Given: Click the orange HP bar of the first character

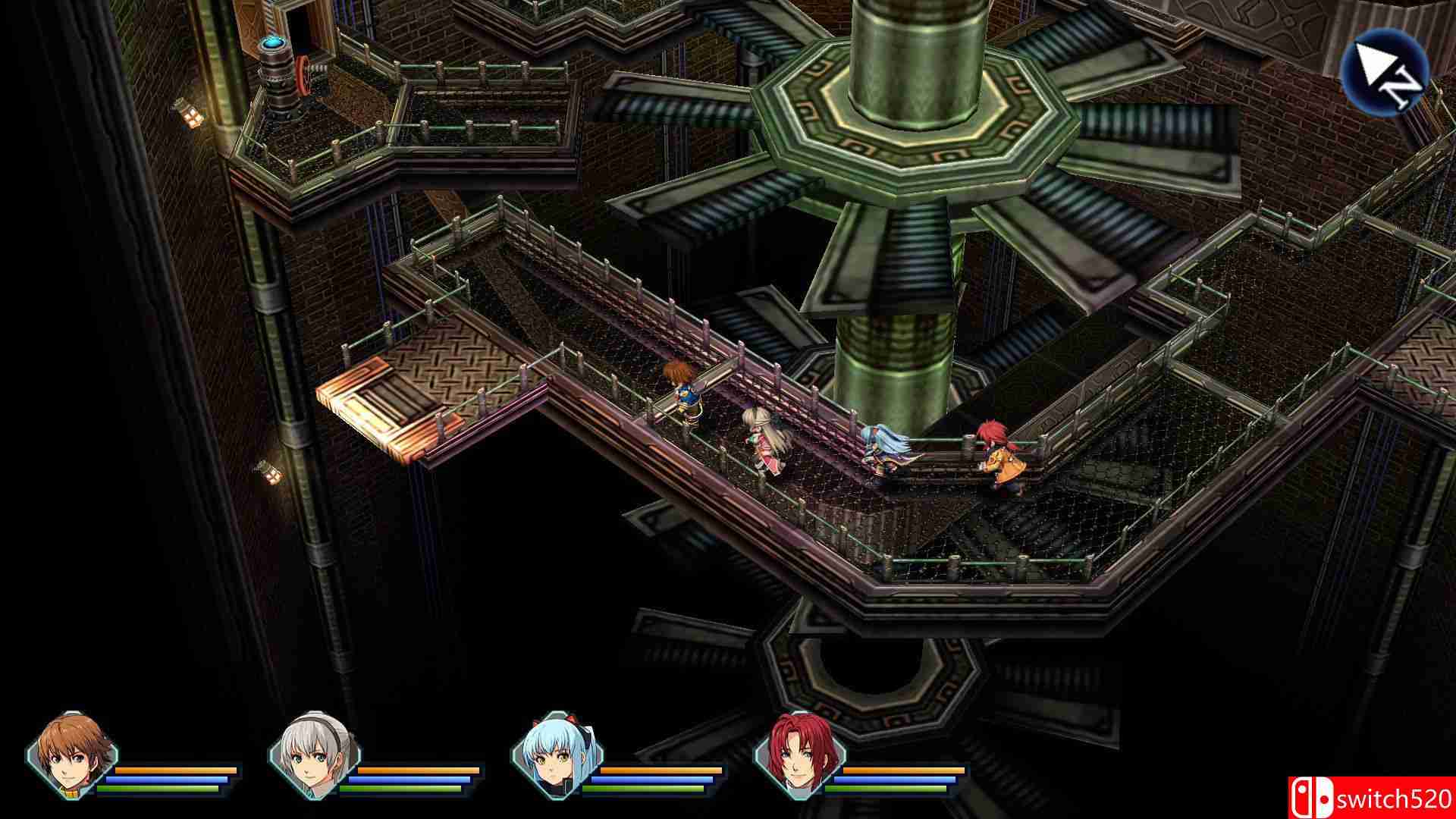Looking at the screenshot, I should point(174,769).
